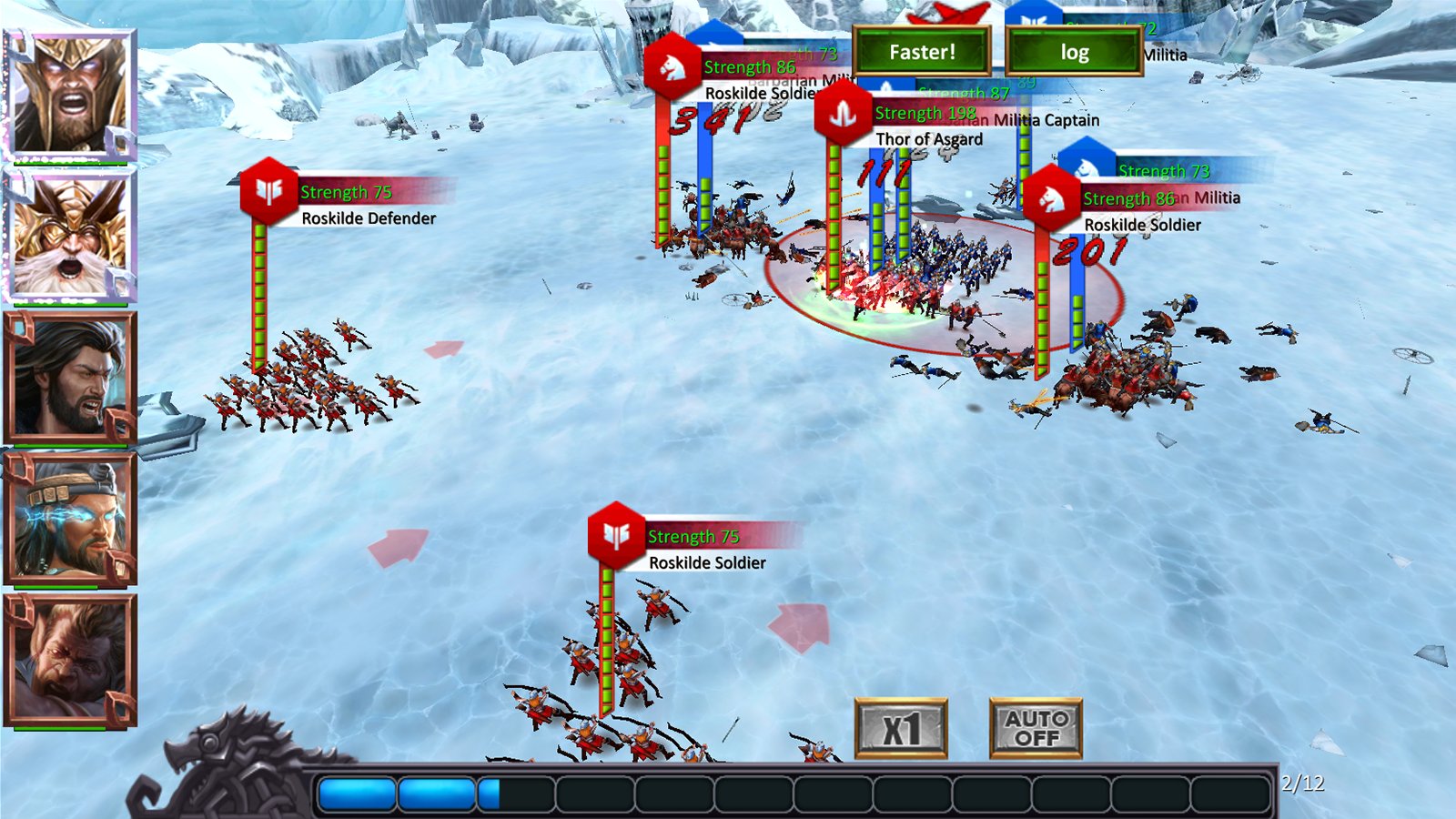This screenshot has width=1456, height=819.
Task: Pick the glowing blue-eyed hero portrait
Action: [x=71, y=519]
